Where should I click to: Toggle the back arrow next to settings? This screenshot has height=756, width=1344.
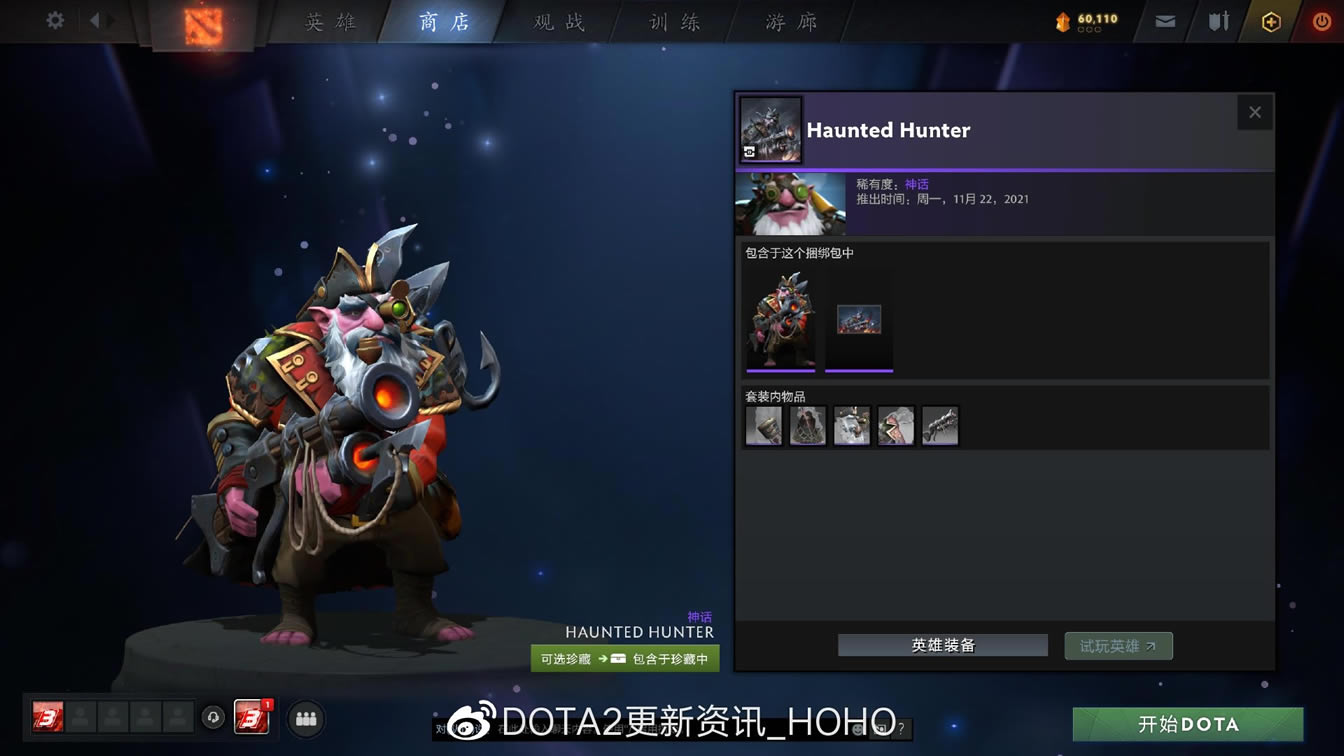pos(97,18)
